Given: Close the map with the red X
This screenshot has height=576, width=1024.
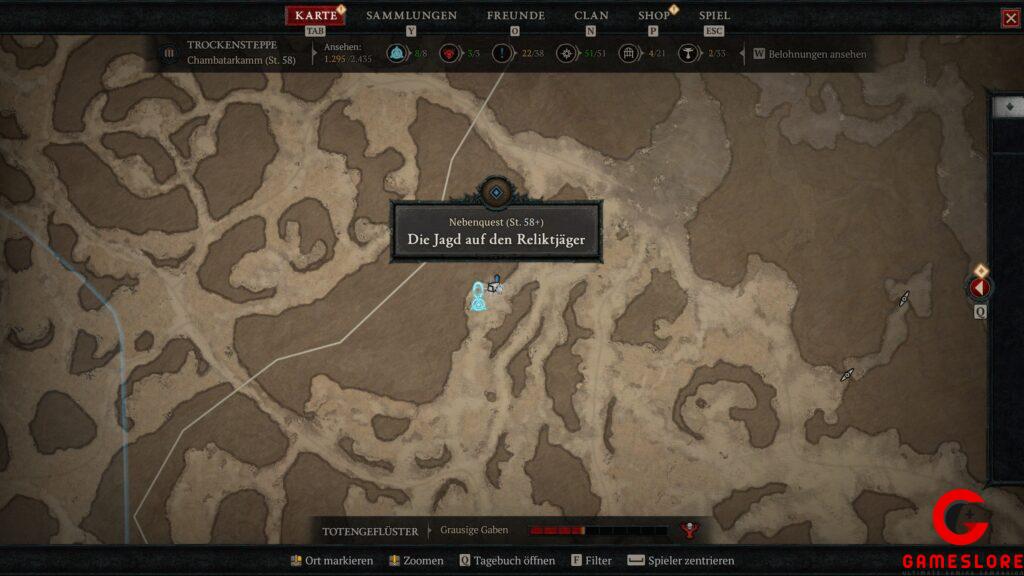Looking at the screenshot, I should coord(1010,18).
